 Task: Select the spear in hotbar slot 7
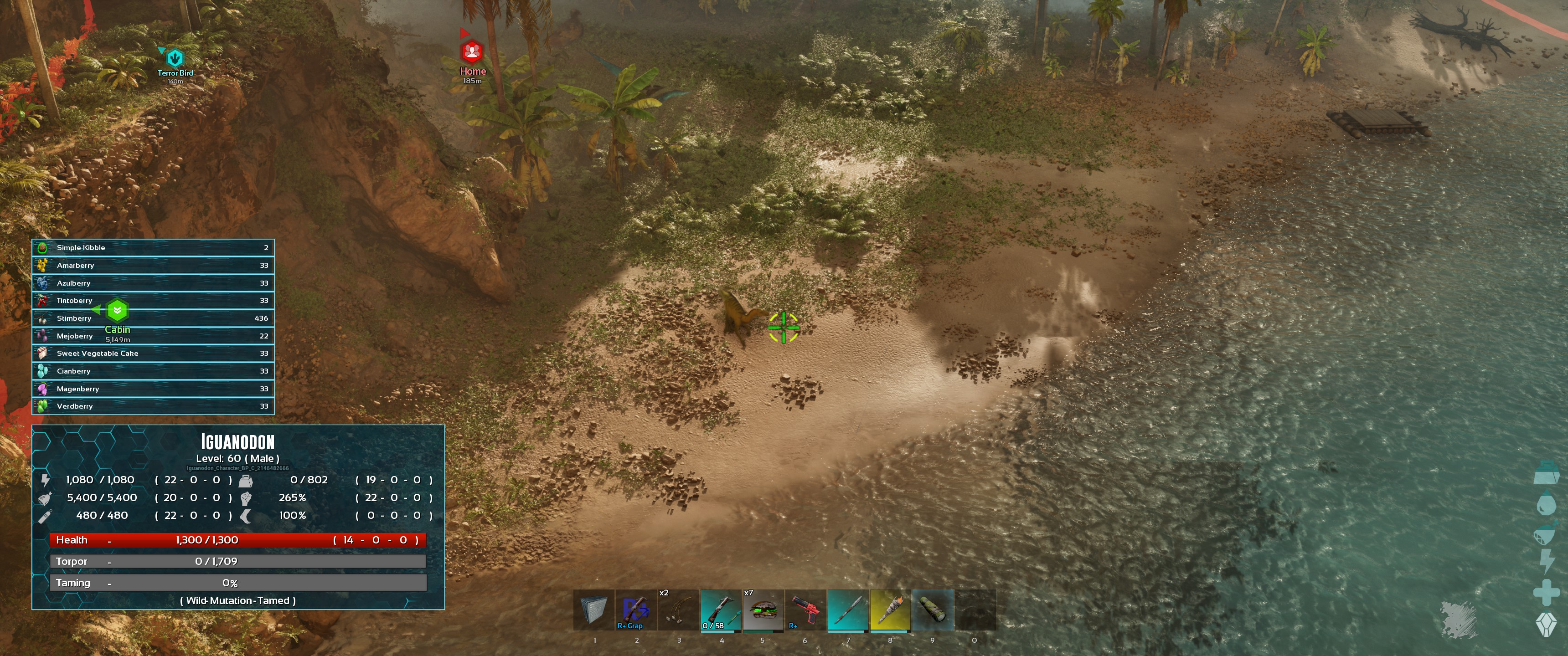pyautogui.click(x=848, y=610)
